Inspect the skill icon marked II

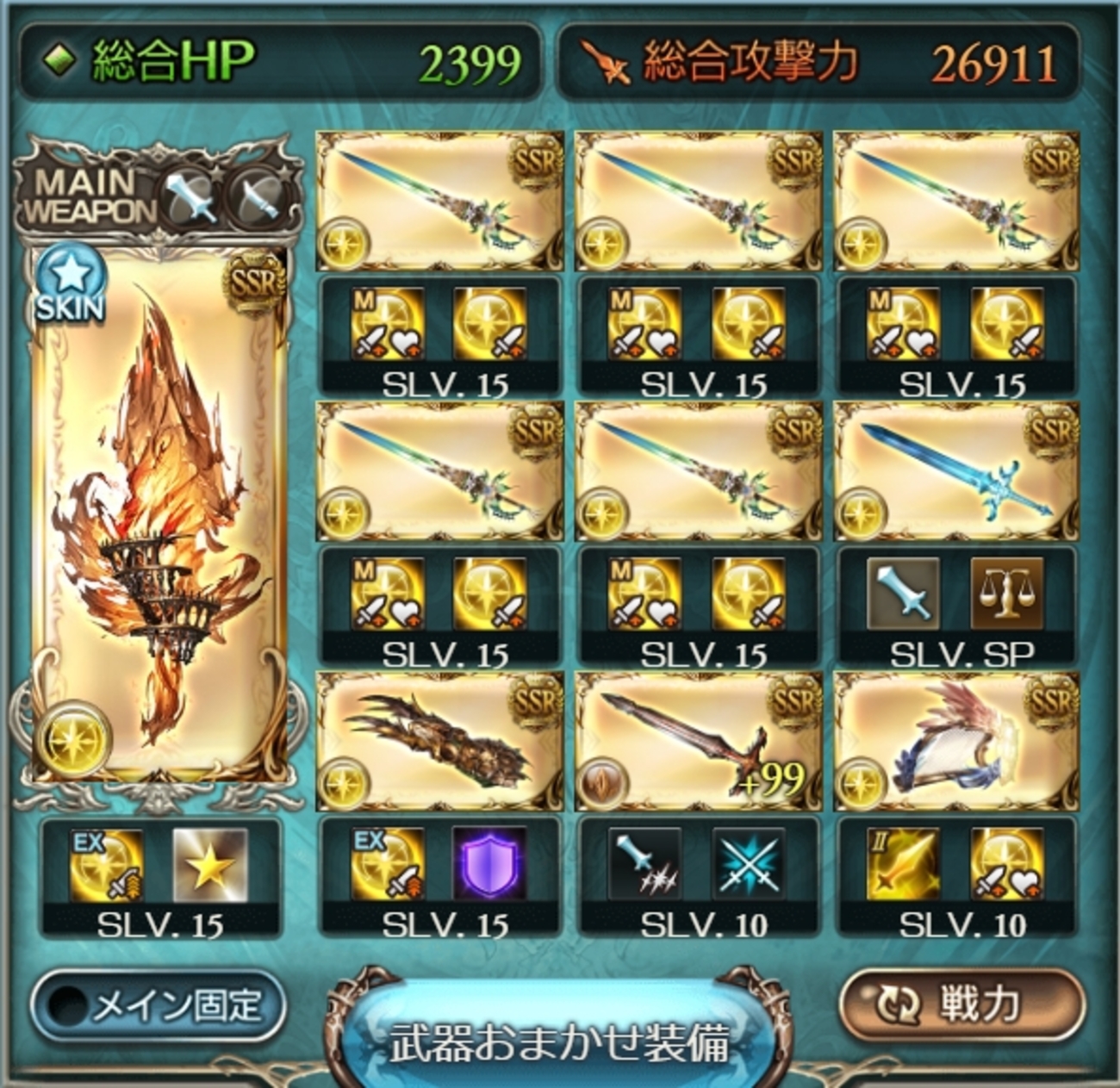click(x=903, y=863)
